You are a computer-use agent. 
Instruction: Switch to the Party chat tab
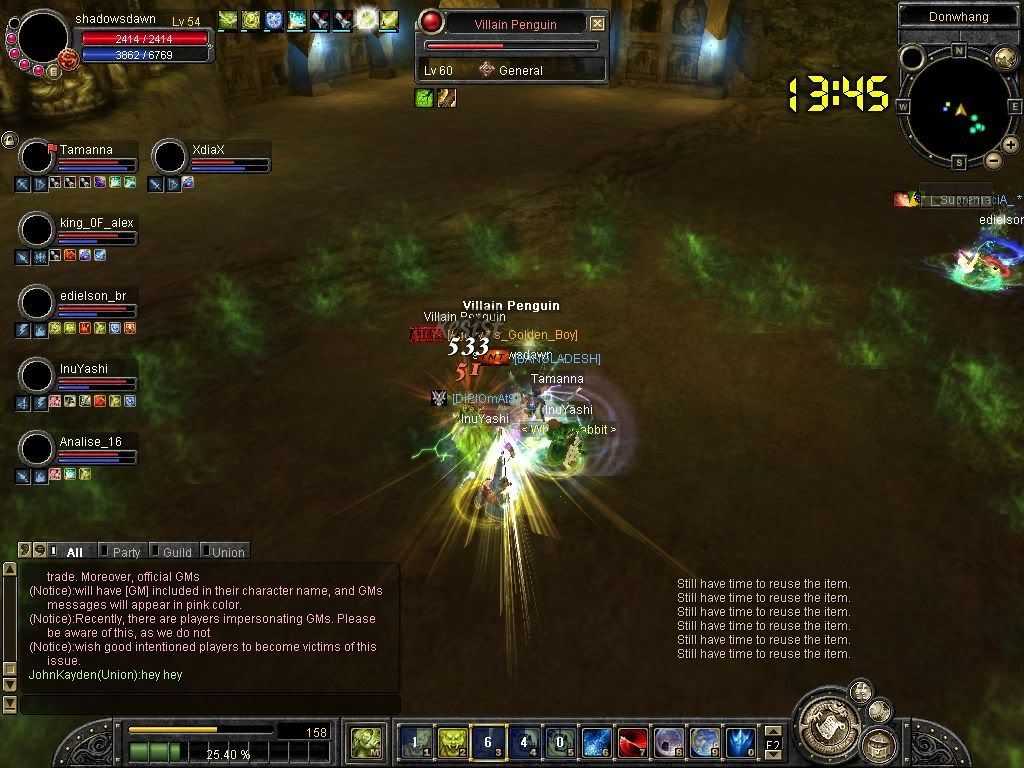[126, 552]
